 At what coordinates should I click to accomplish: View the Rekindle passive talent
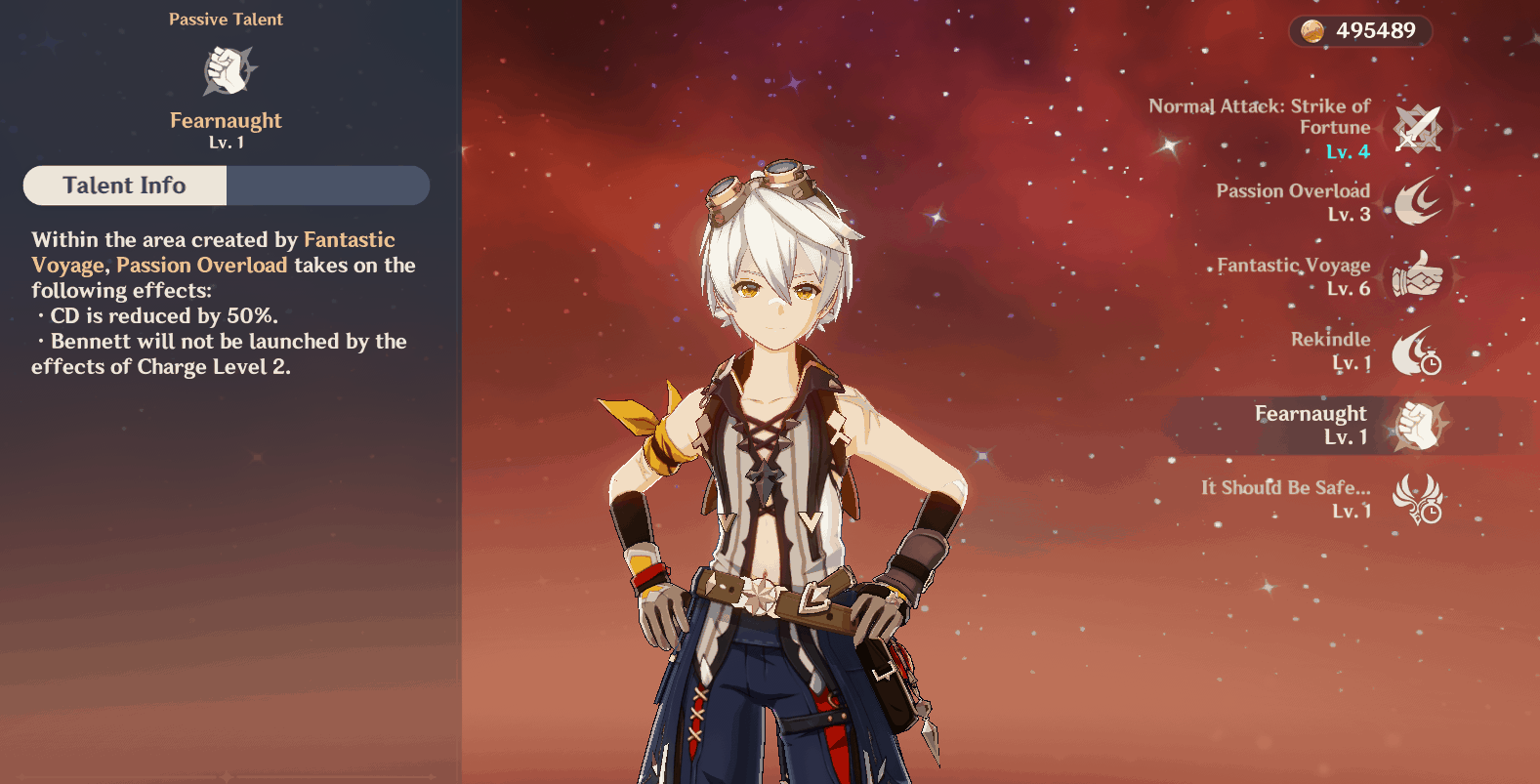pyautogui.click(x=1417, y=351)
